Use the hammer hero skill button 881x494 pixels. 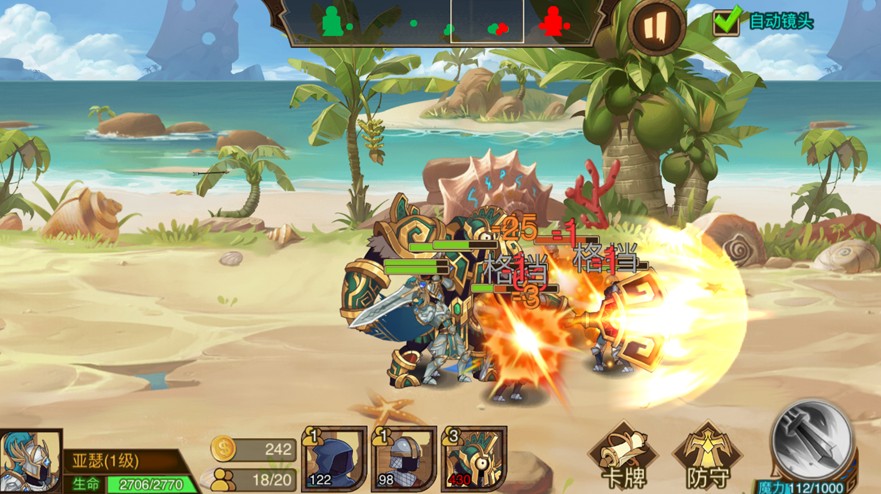coord(813,442)
